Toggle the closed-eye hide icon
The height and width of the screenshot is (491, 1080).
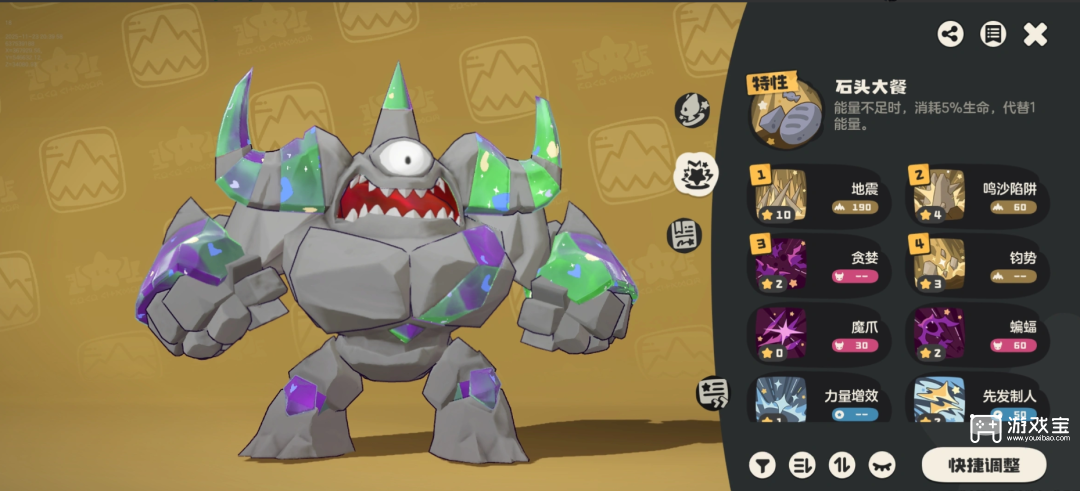(x=882, y=464)
